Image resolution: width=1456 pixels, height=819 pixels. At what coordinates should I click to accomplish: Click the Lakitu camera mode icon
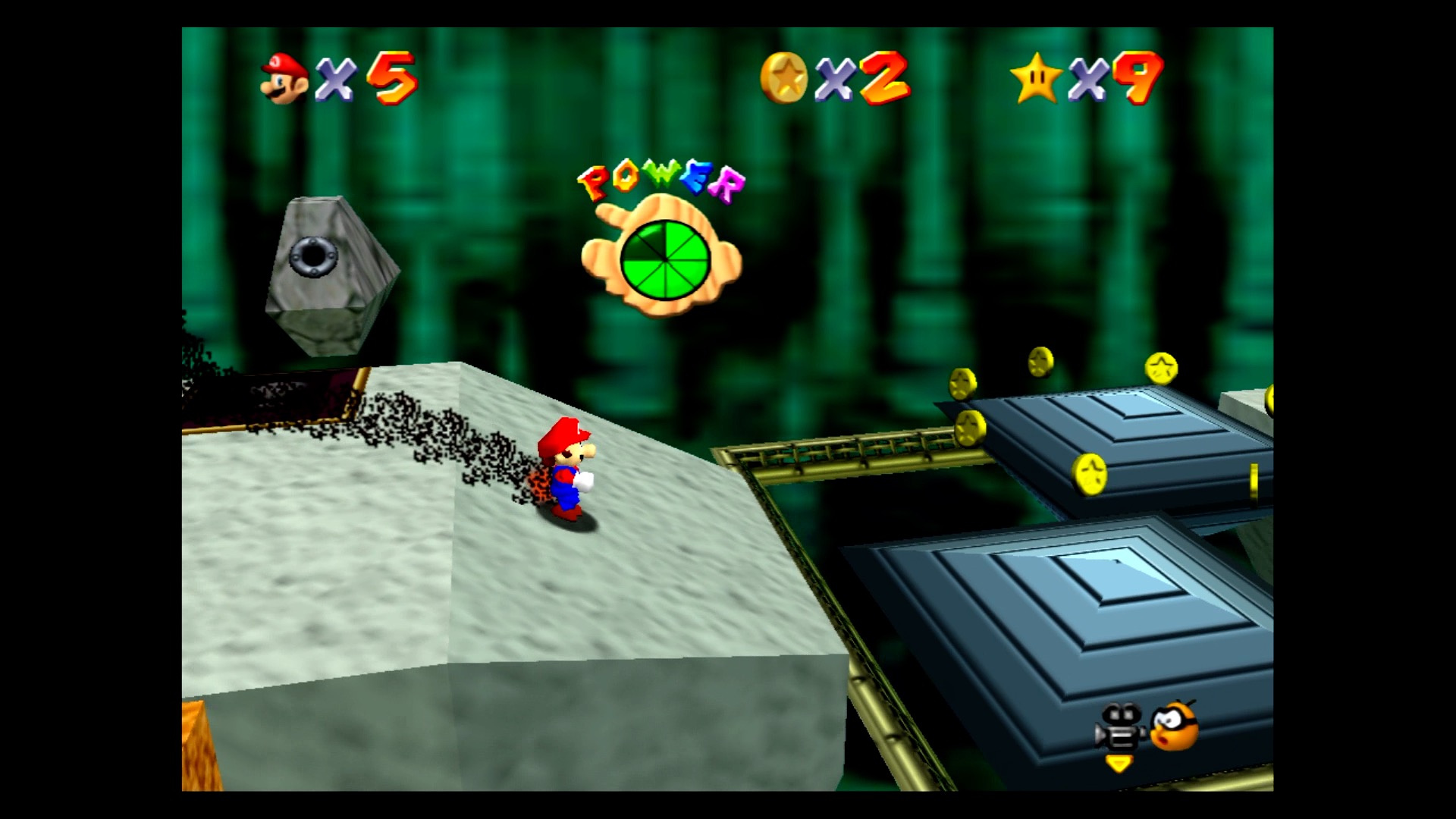[1174, 726]
